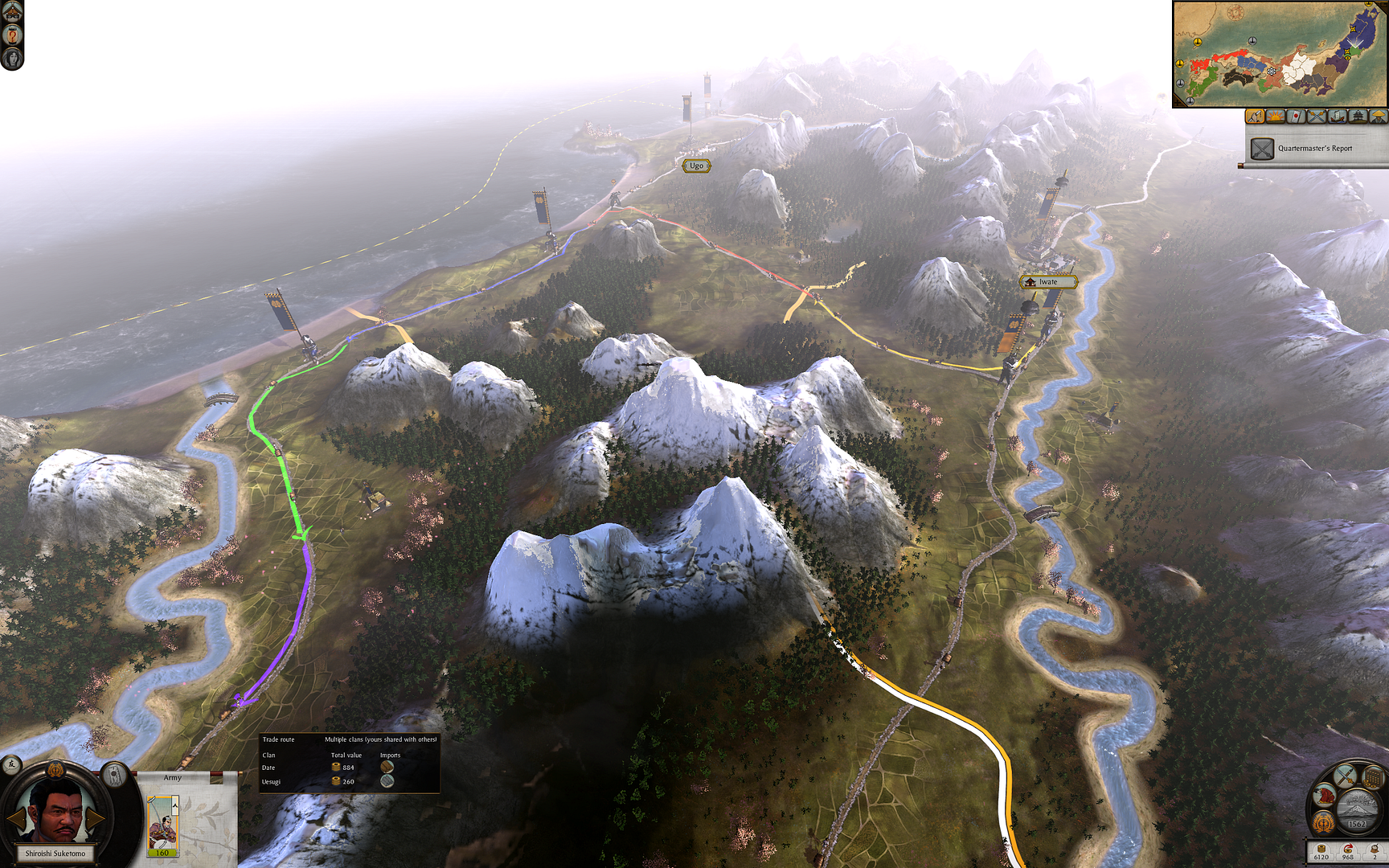Open the finance abacus panel

tap(1374, 777)
